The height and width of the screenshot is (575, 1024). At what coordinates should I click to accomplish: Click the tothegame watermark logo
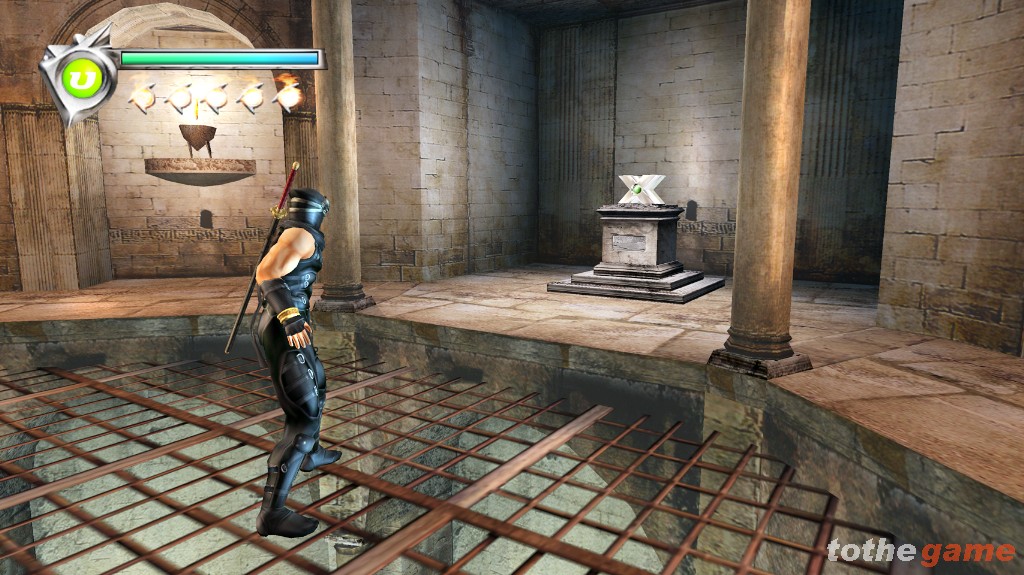tap(921, 551)
